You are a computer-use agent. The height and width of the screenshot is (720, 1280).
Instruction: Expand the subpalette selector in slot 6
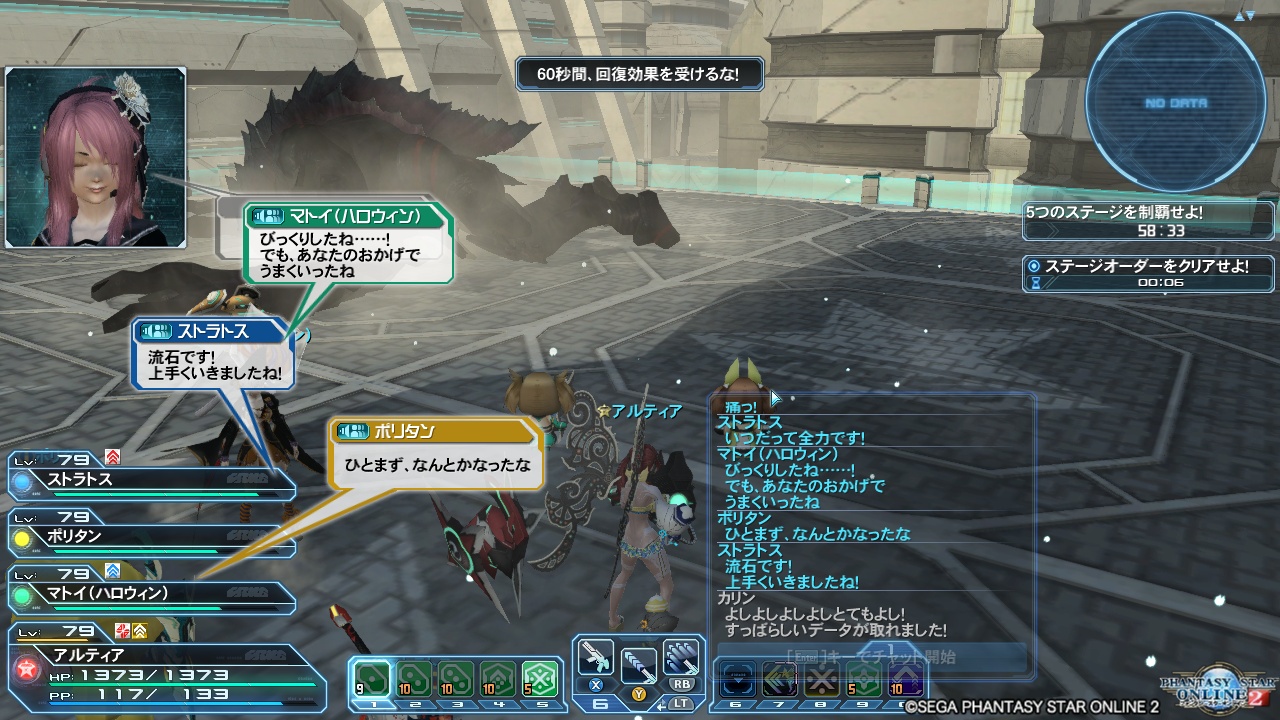[x=738, y=678]
